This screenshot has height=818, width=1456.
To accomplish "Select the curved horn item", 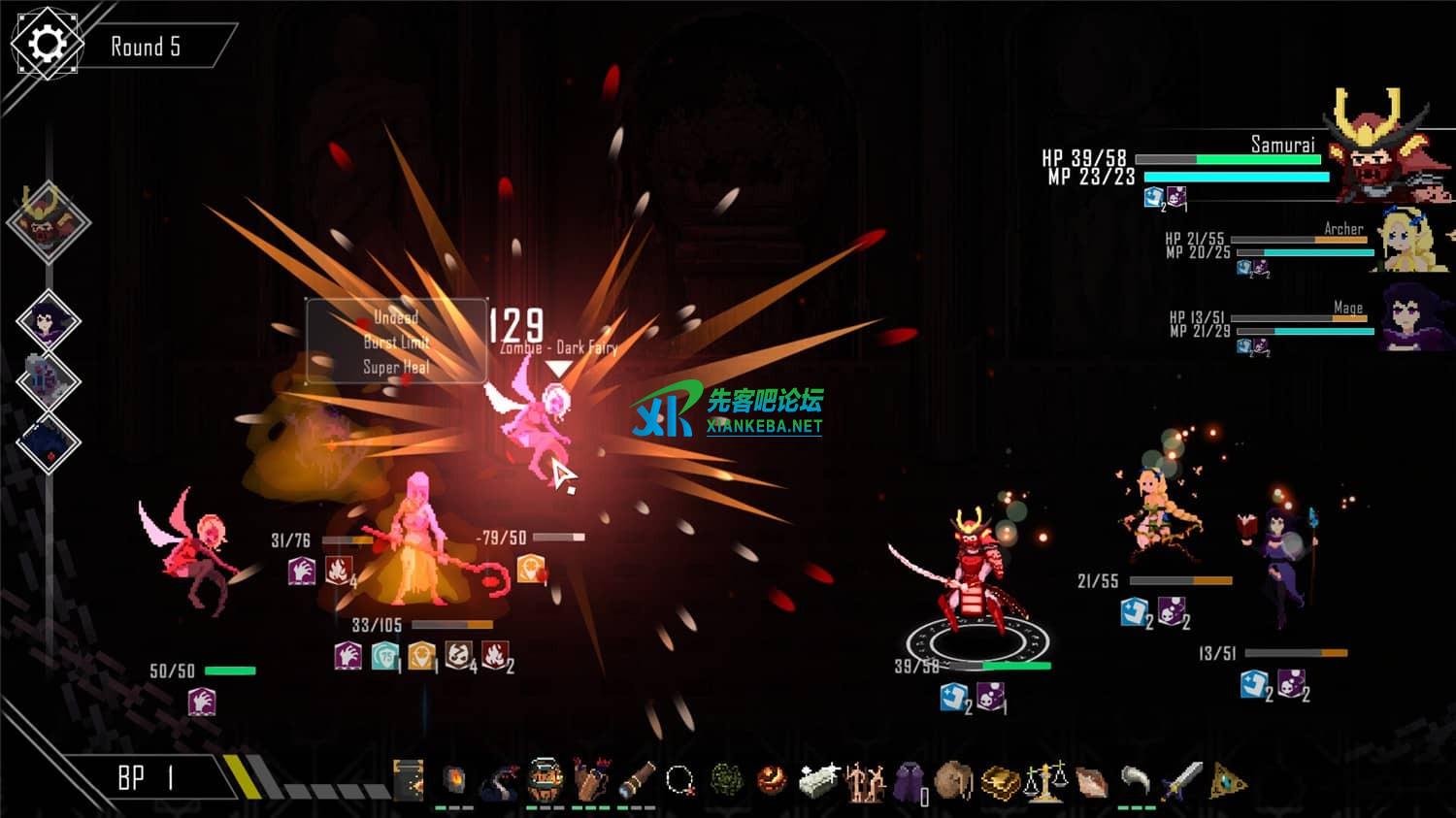I will tap(1136, 779).
